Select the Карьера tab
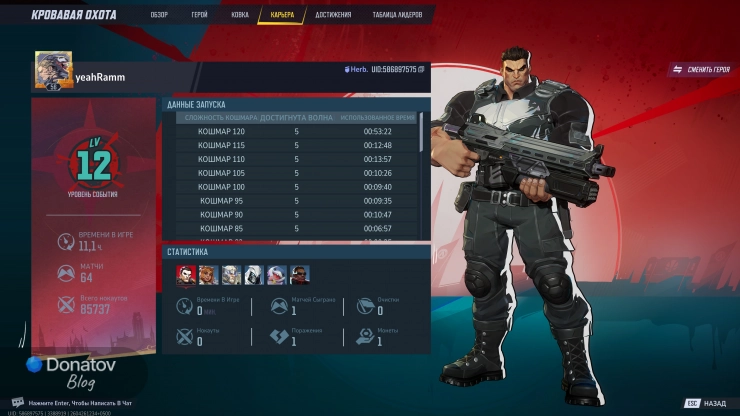This screenshot has height=416, width=740. pyautogui.click(x=282, y=15)
